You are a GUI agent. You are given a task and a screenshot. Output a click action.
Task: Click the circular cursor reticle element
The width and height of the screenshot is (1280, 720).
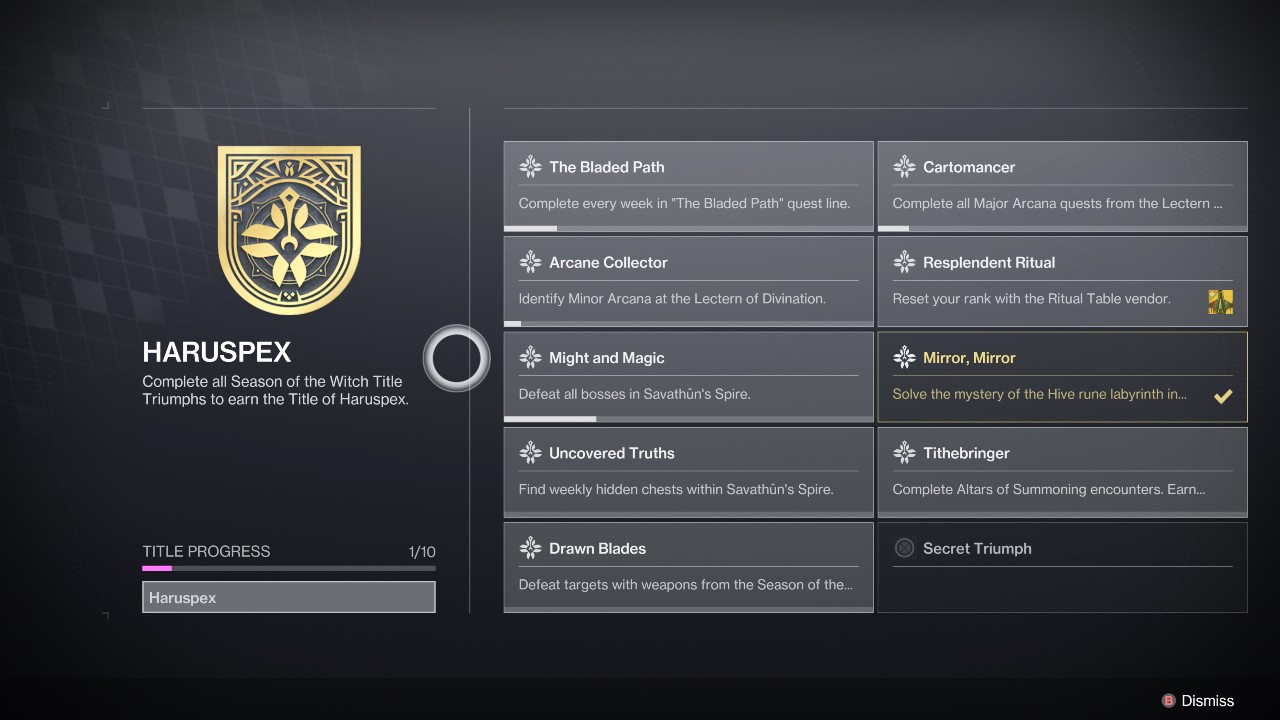click(x=457, y=357)
